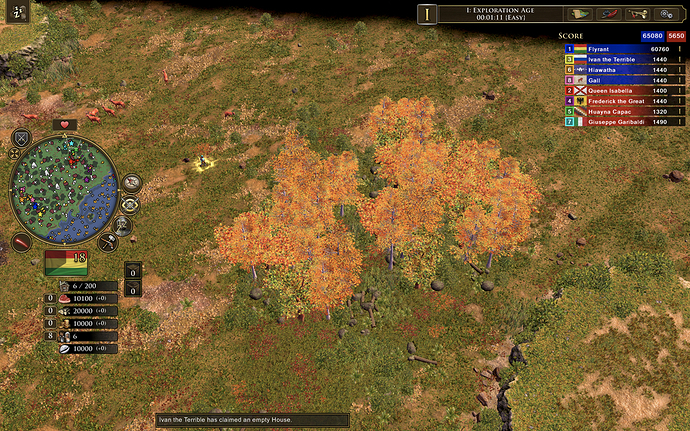Open the gears settings menu
The height and width of the screenshot is (431, 690).
tap(665, 13)
